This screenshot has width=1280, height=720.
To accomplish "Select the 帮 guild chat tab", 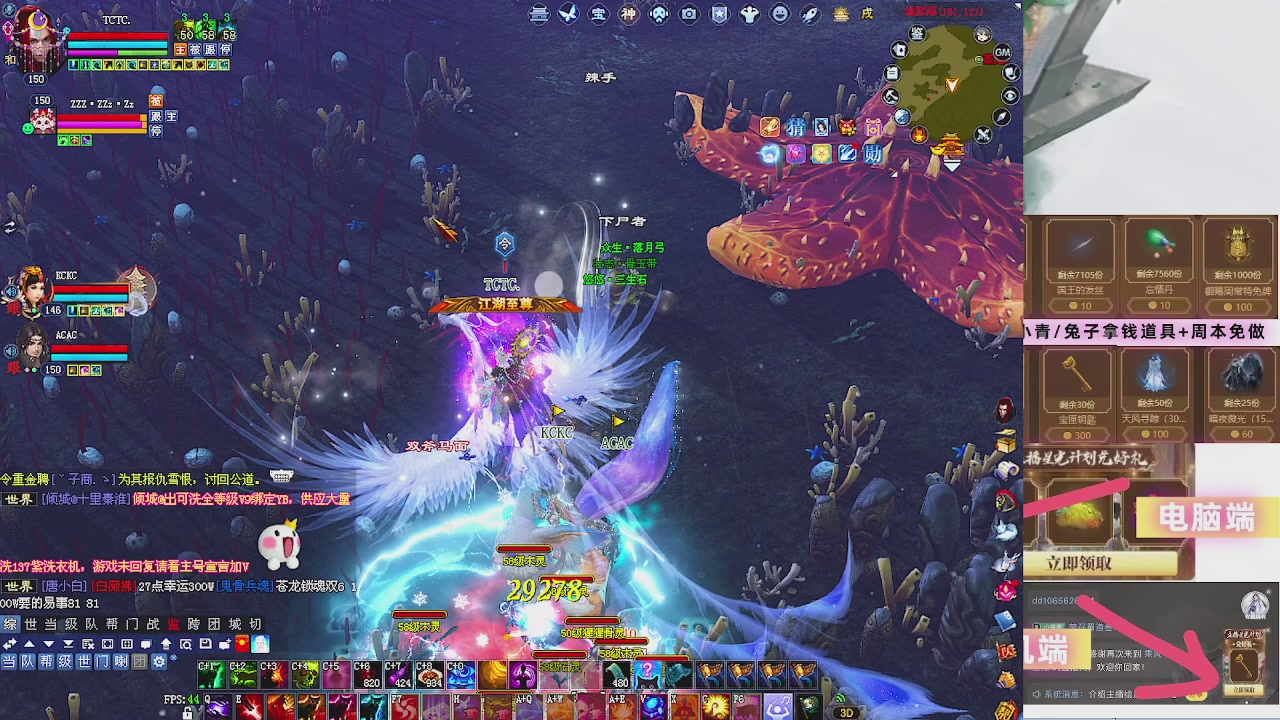I will click(x=112, y=625).
